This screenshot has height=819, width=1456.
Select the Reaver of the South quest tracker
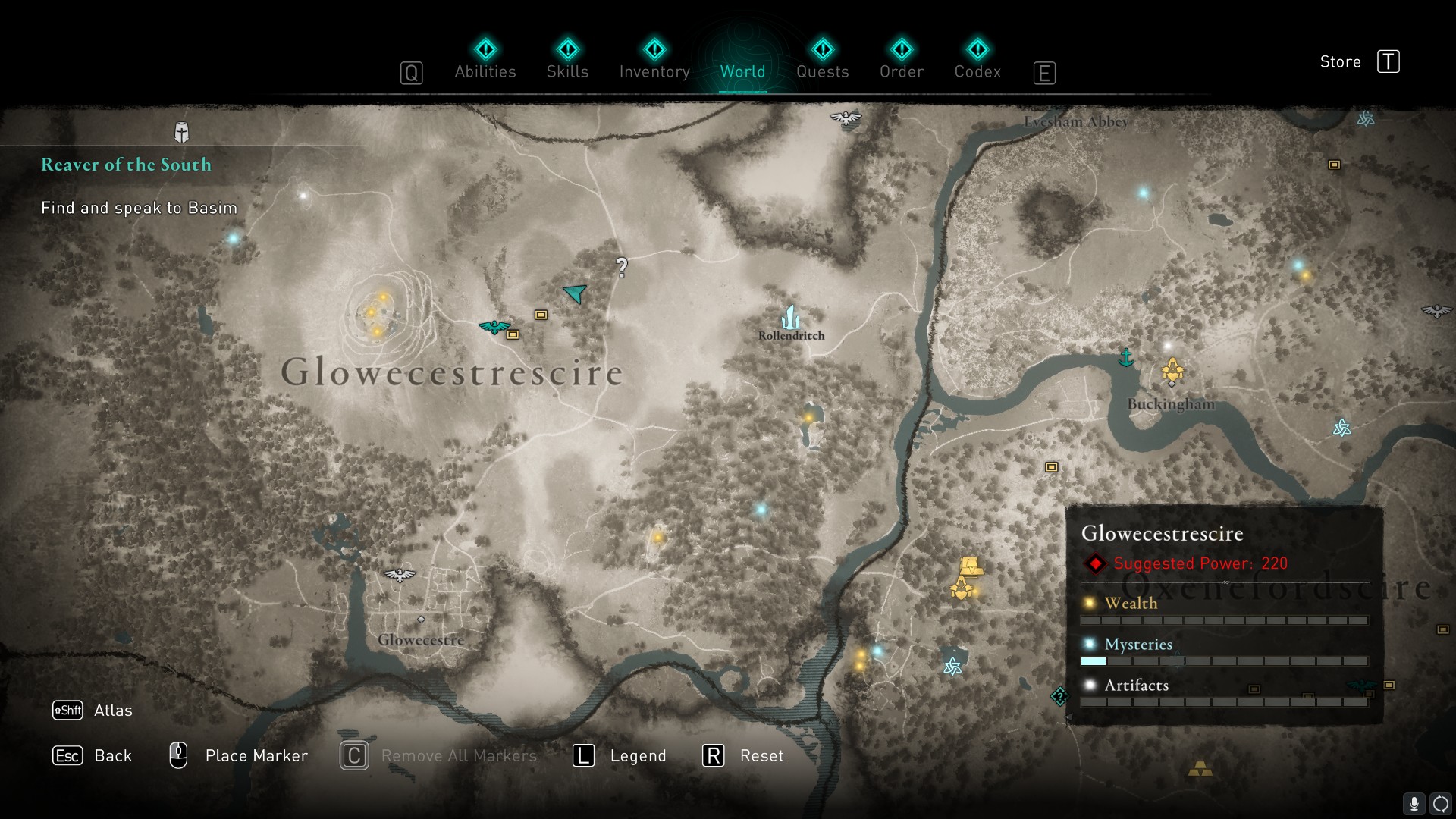pyautogui.click(x=126, y=165)
